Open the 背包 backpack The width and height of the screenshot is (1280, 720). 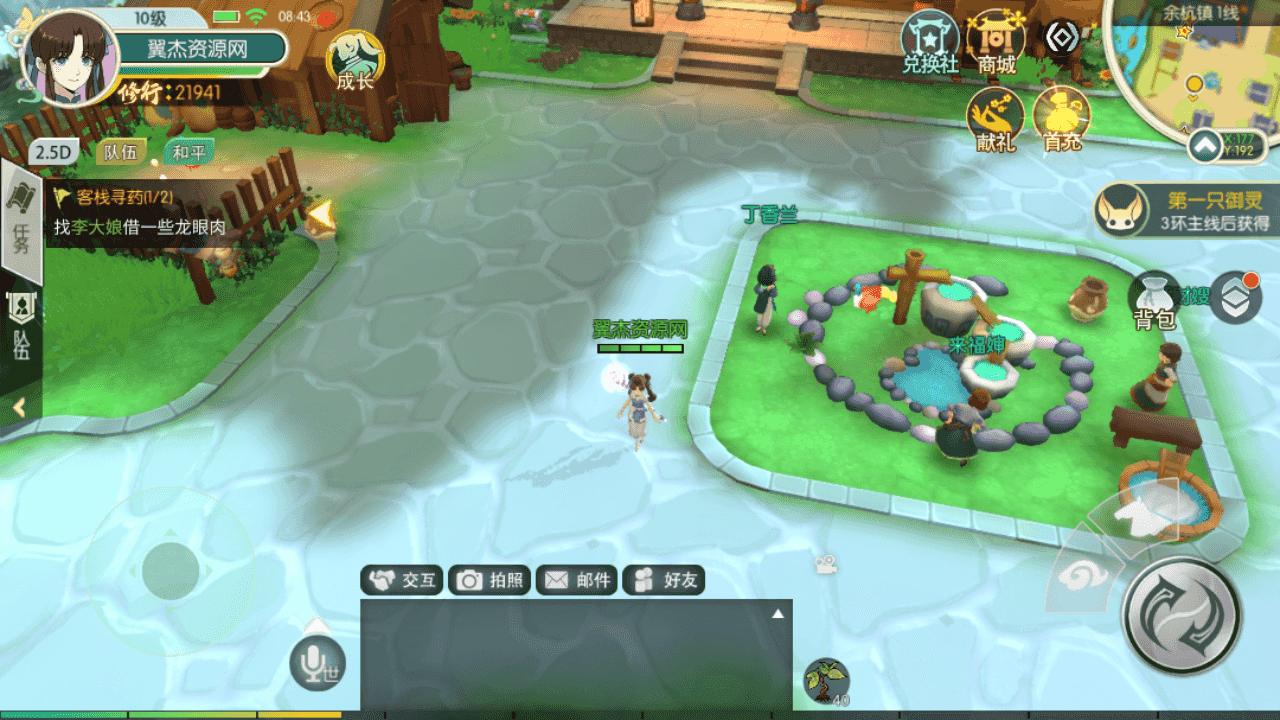coord(1154,301)
